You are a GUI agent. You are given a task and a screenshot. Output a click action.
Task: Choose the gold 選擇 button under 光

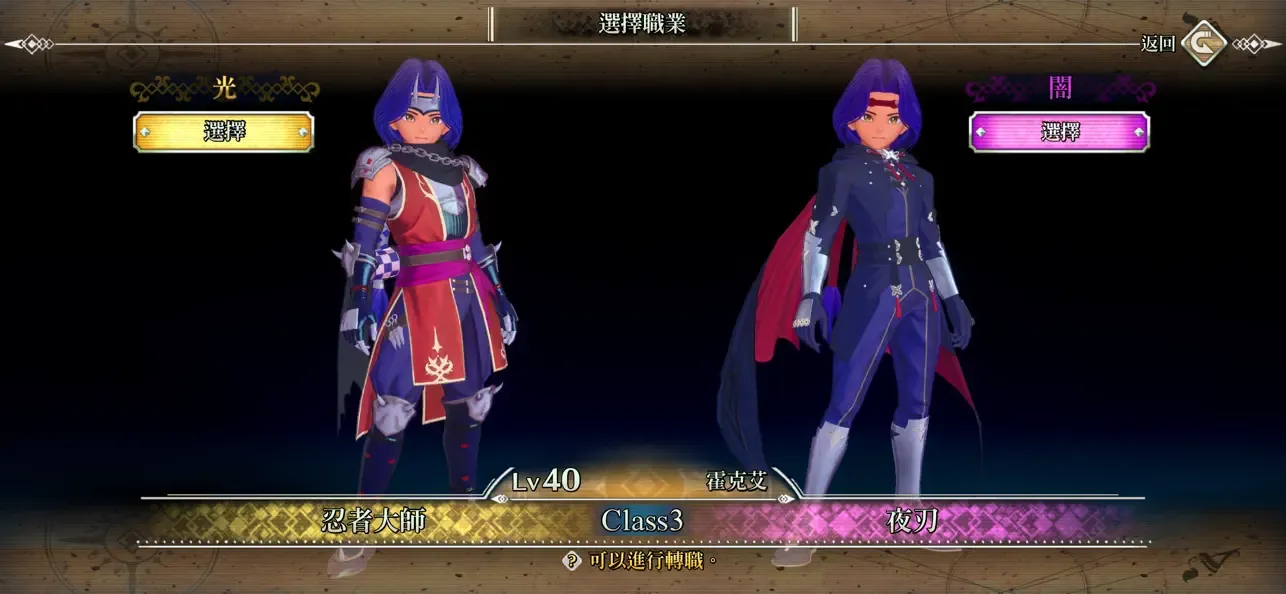(x=223, y=132)
